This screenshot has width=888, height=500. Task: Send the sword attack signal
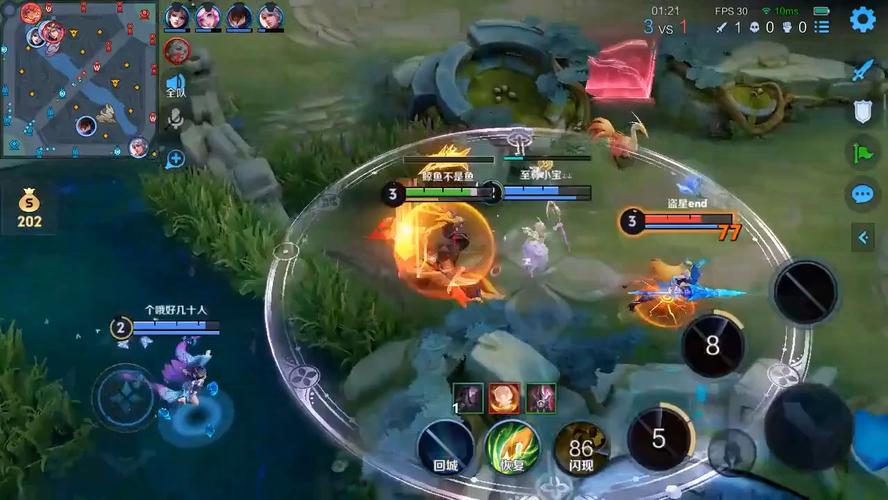863,71
